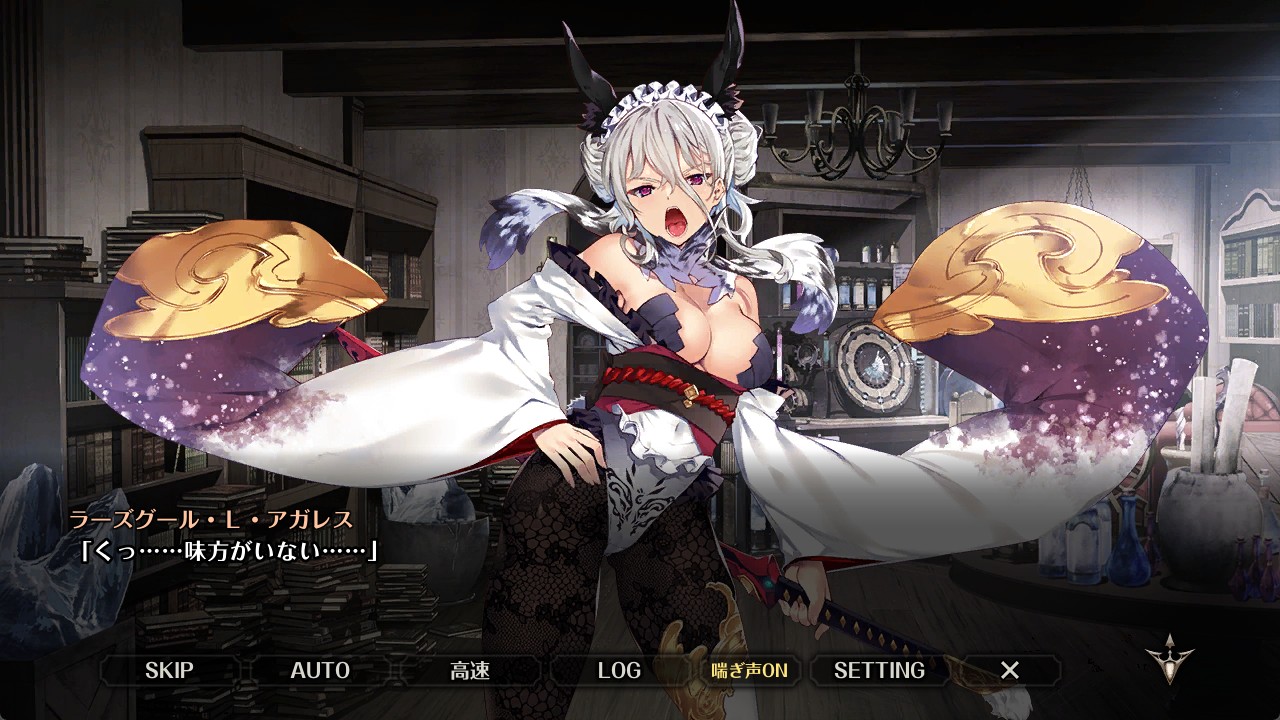Viewport: 1280px width, 720px height.
Task: Open the SETTING menu
Action: pos(879,670)
